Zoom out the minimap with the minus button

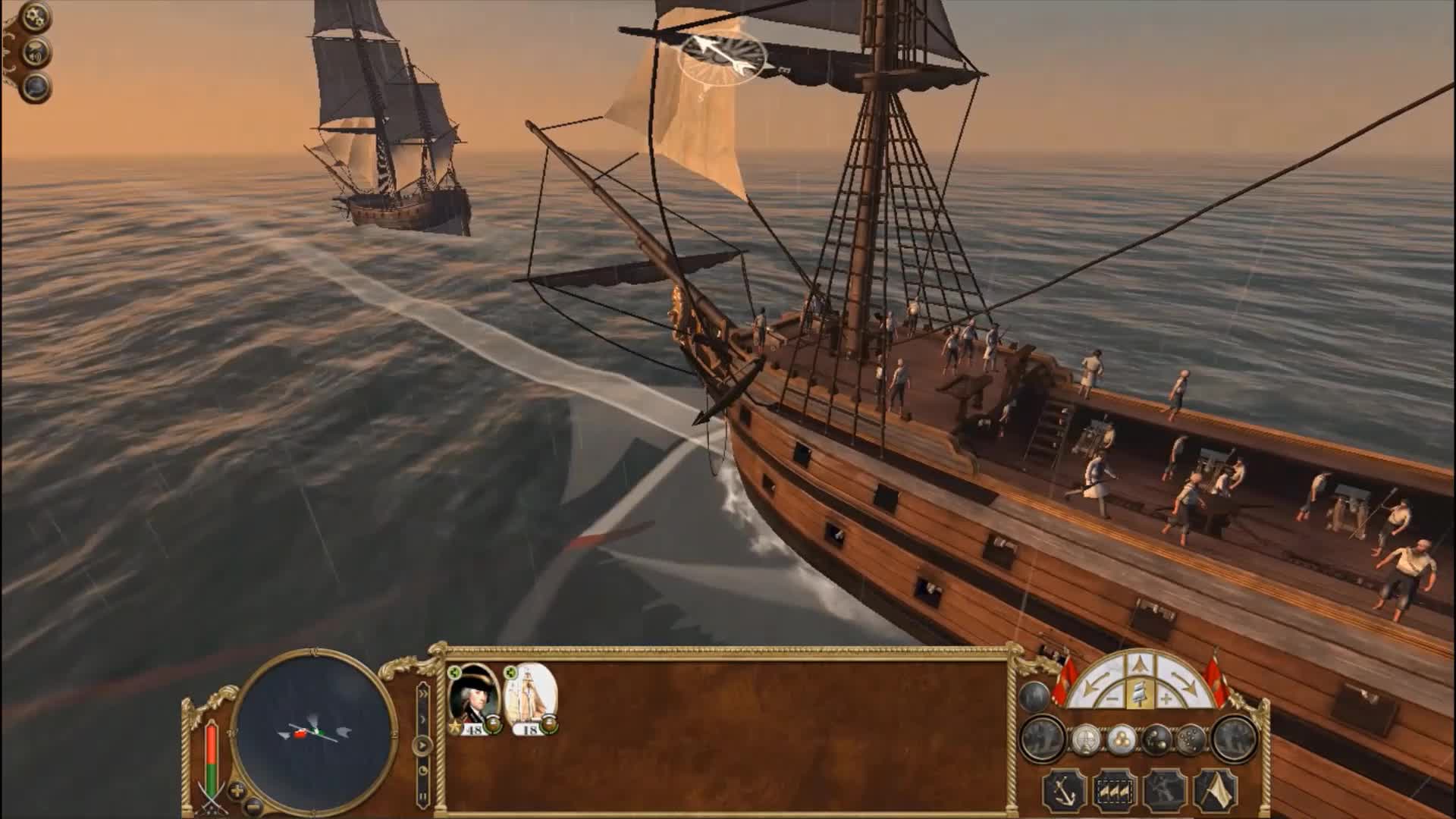point(253,805)
